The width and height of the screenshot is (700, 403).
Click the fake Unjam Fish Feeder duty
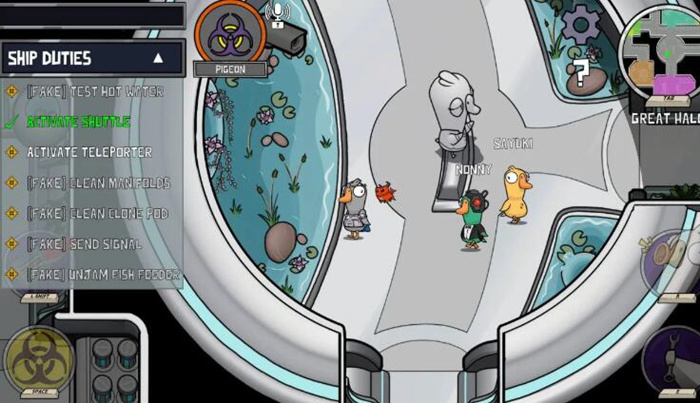103,274
